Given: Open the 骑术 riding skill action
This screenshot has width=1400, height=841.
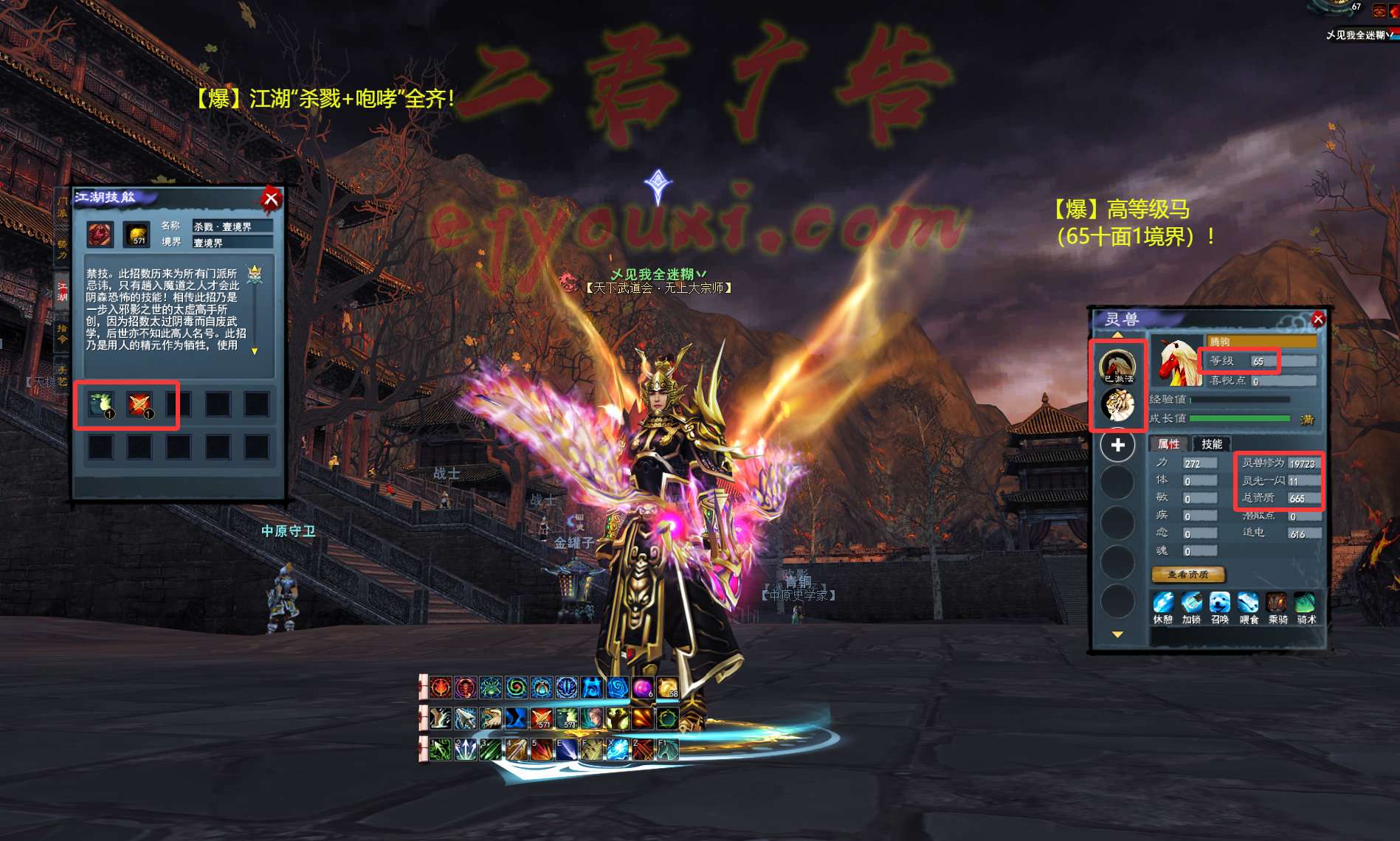Looking at the screenshot, I should pos(1306,604).
